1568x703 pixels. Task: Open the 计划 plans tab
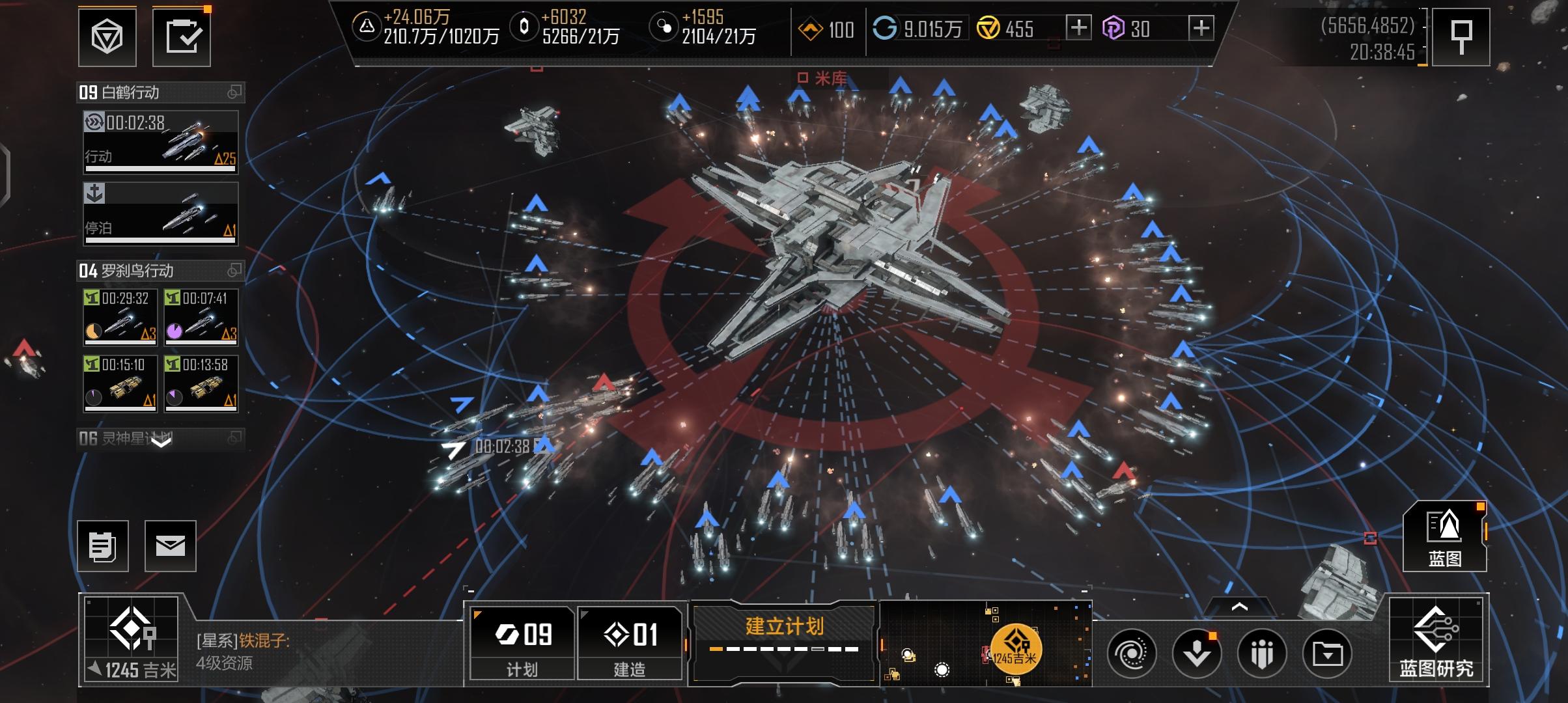522,642
